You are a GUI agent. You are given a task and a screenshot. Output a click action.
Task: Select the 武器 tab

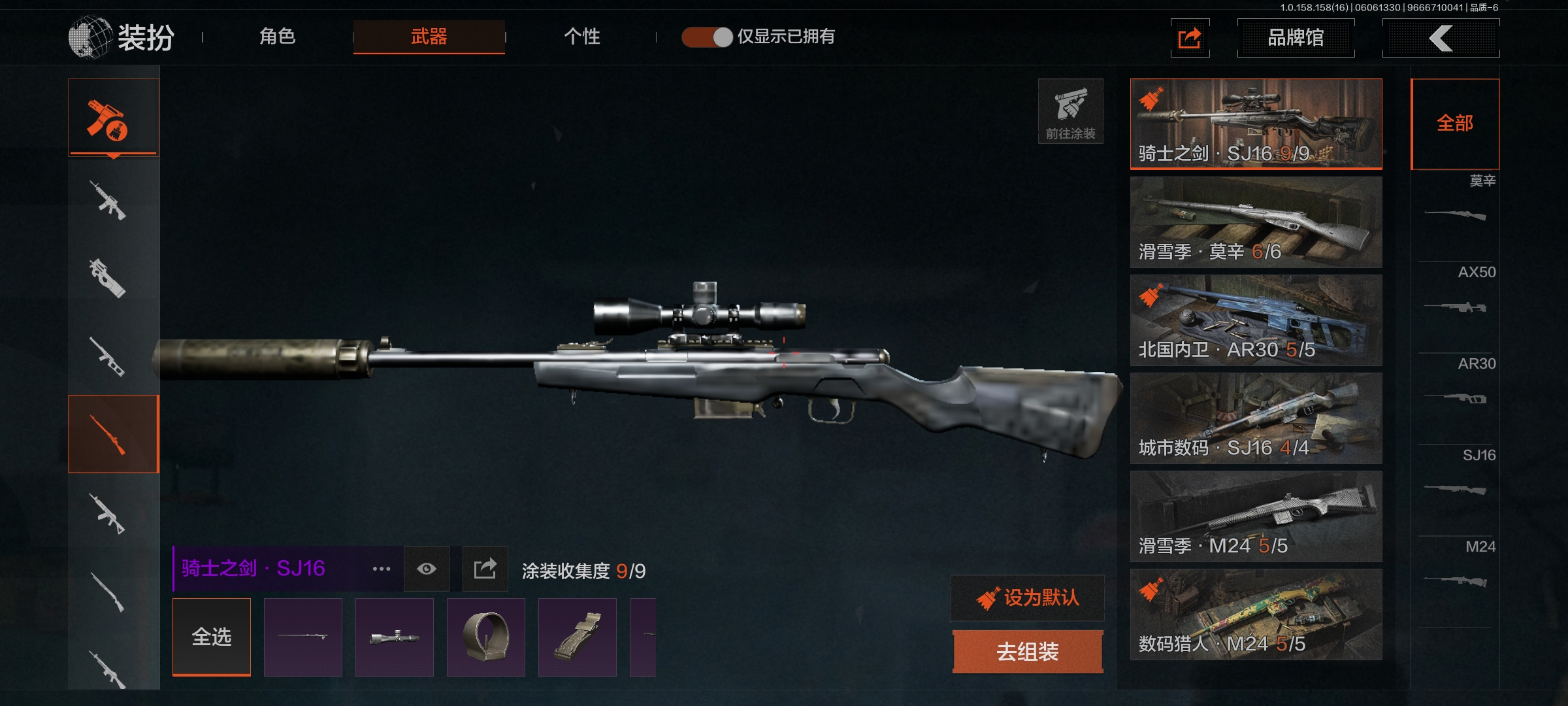tap(429, 37)
